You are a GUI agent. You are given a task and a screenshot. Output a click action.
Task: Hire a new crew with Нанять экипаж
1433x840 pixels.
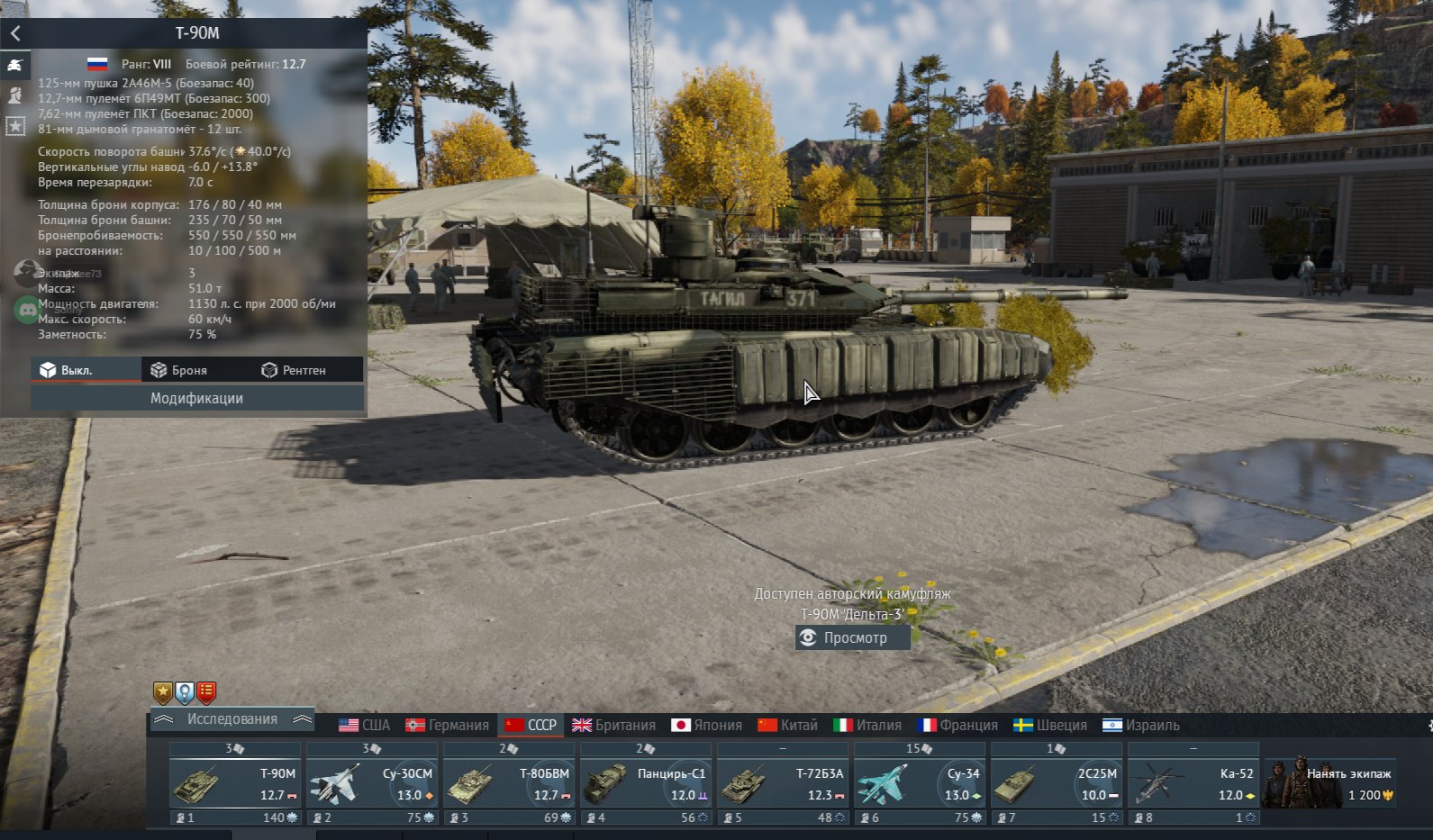tap(1329, 783)
